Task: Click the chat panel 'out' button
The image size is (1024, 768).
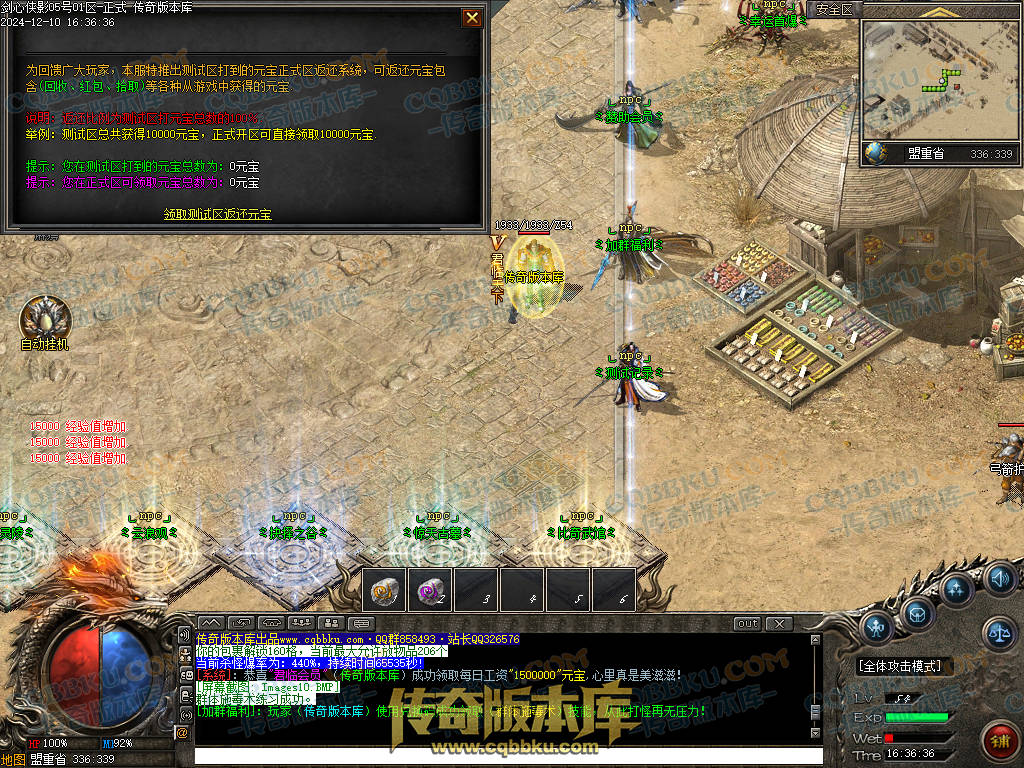Action: (747, 624)
